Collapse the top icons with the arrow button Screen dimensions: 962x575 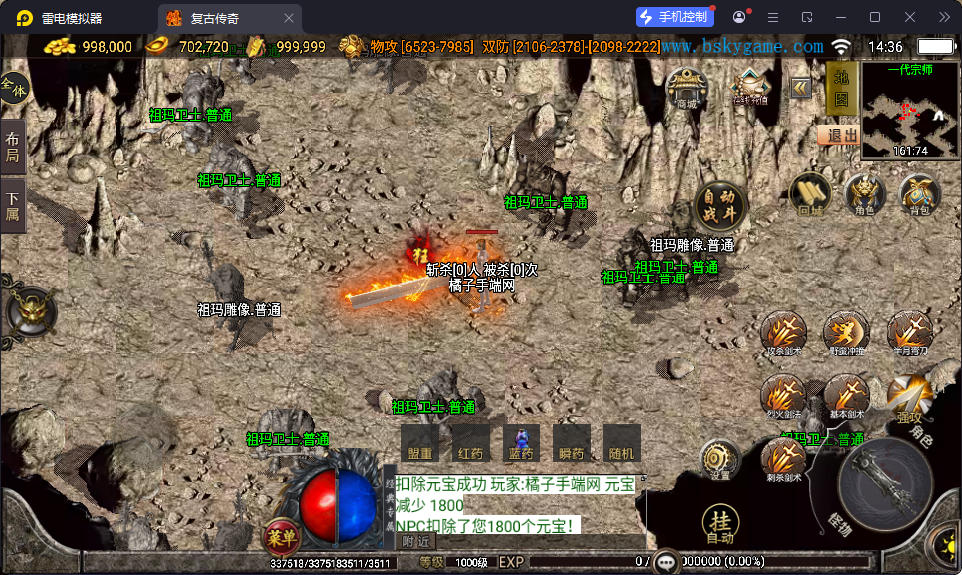click(x=800, y=88)
